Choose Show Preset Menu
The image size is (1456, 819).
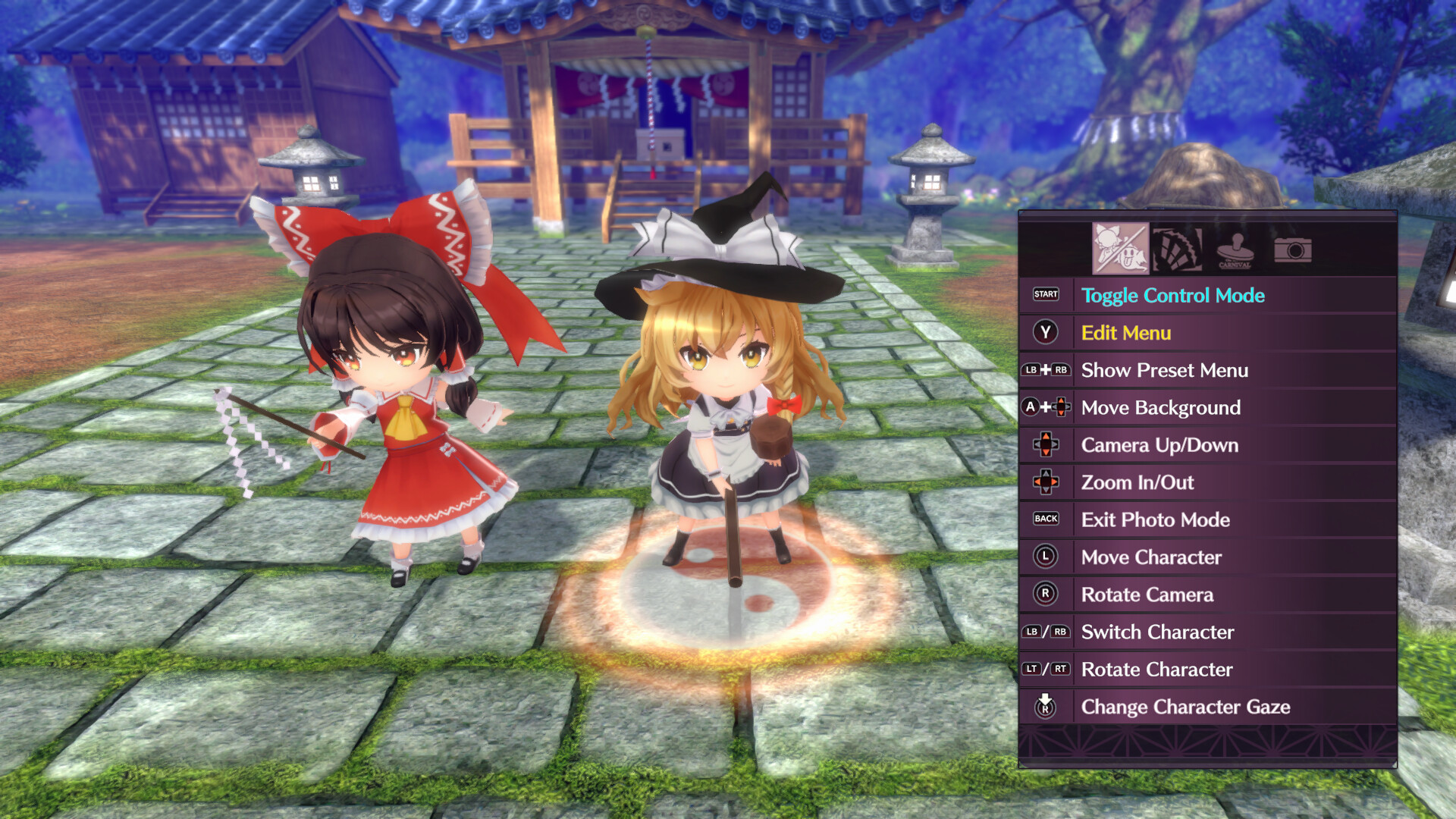tap(1165, 370)
